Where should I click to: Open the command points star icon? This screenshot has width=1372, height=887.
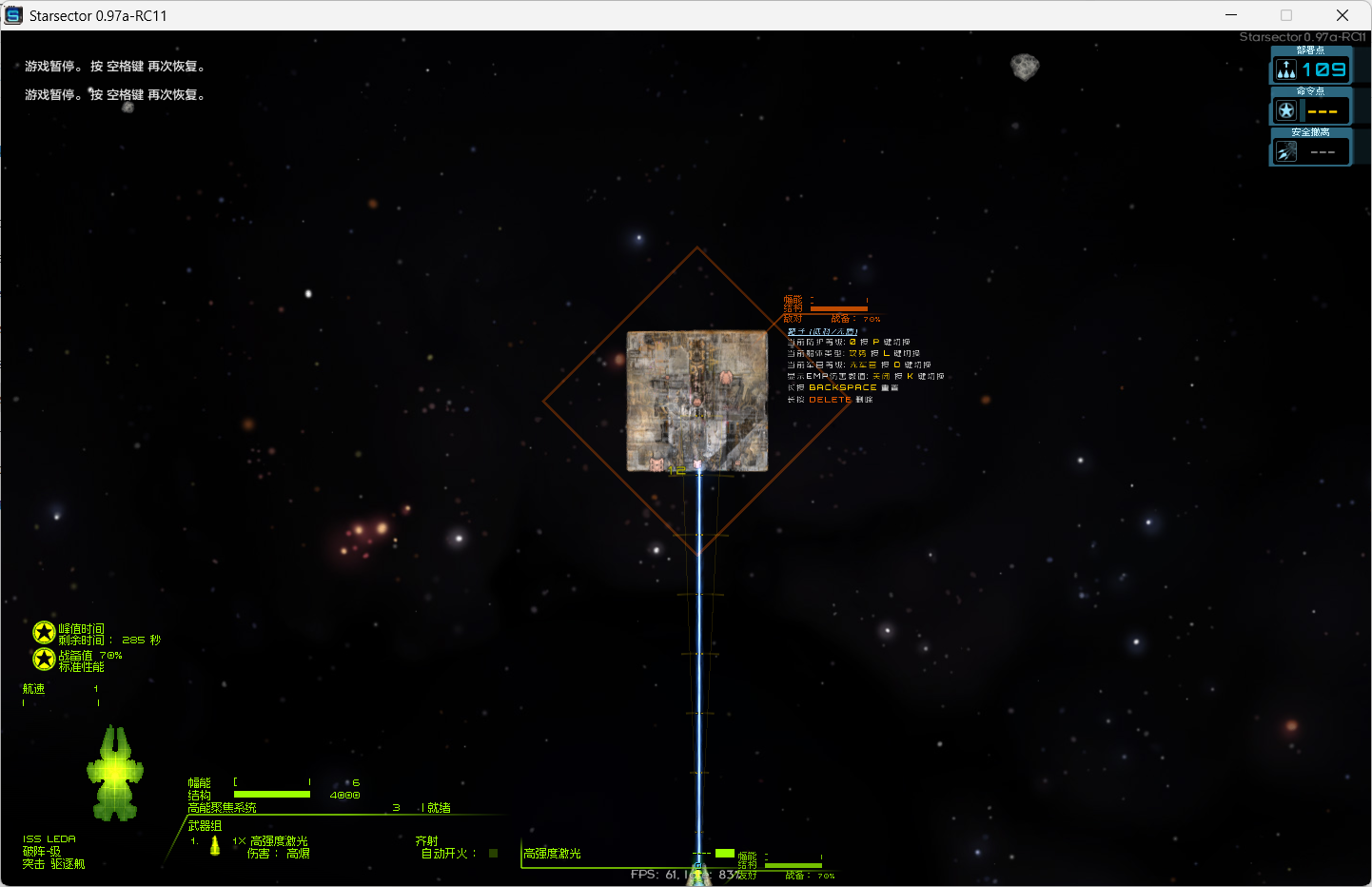tap(1286, 110)
